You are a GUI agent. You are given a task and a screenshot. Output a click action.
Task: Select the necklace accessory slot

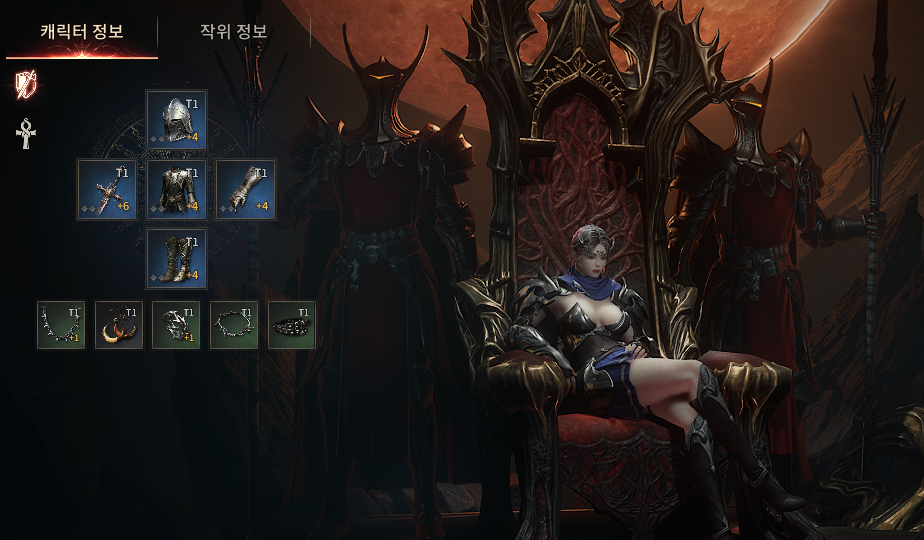(61, 325)
